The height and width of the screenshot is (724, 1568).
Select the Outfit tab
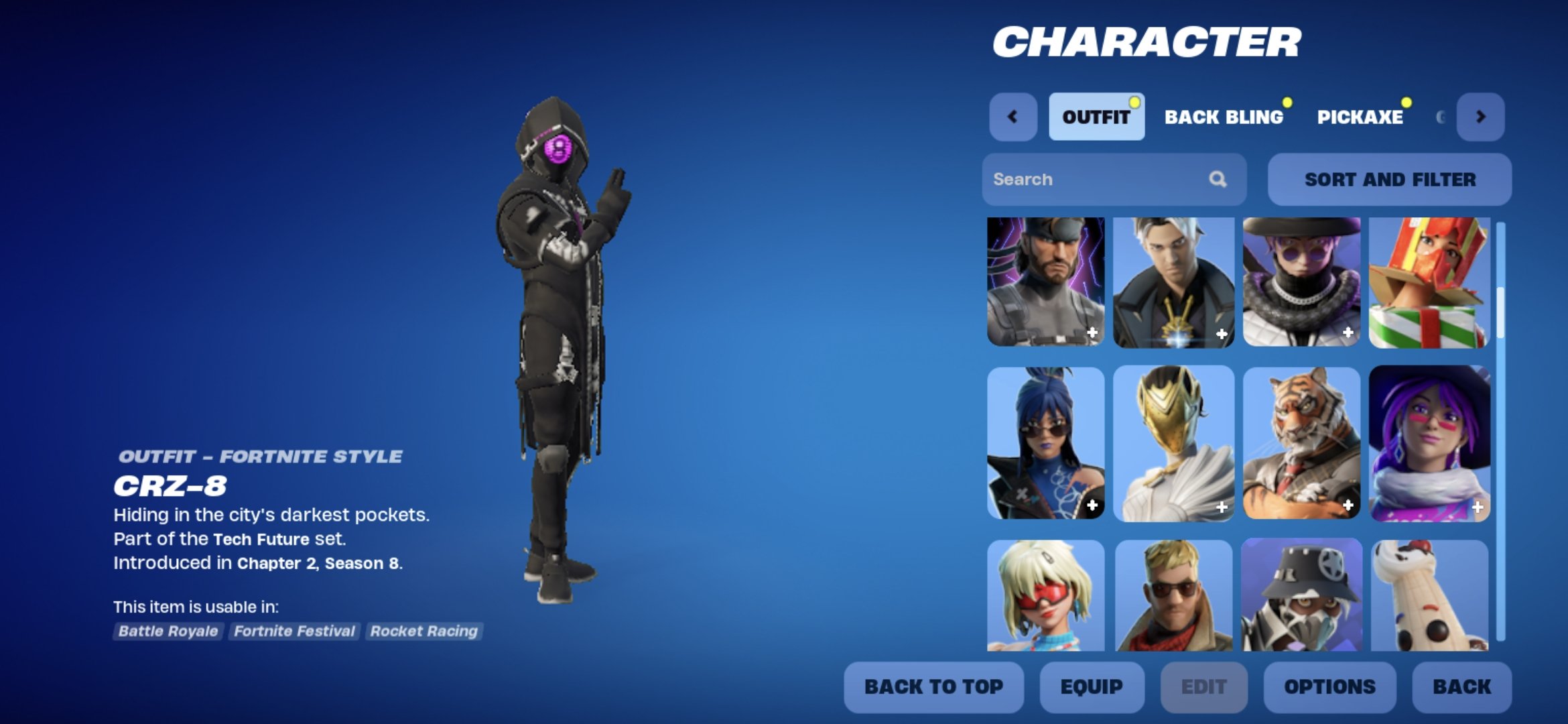tap(1096, 115)
